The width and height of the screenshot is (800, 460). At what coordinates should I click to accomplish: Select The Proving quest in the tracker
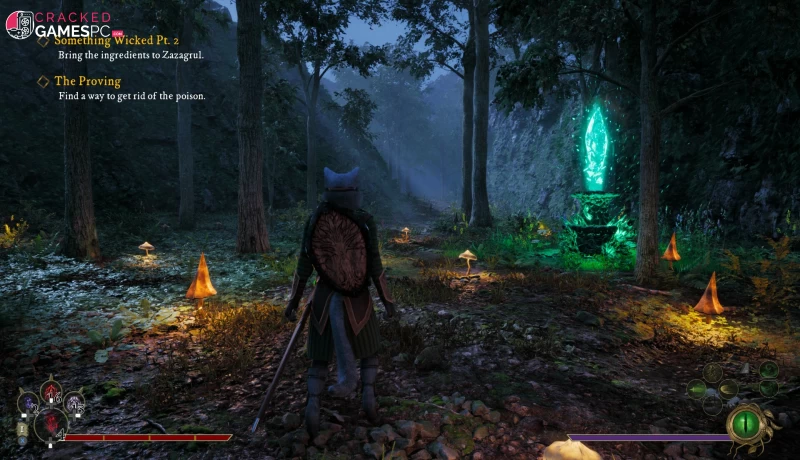point(87,81)
